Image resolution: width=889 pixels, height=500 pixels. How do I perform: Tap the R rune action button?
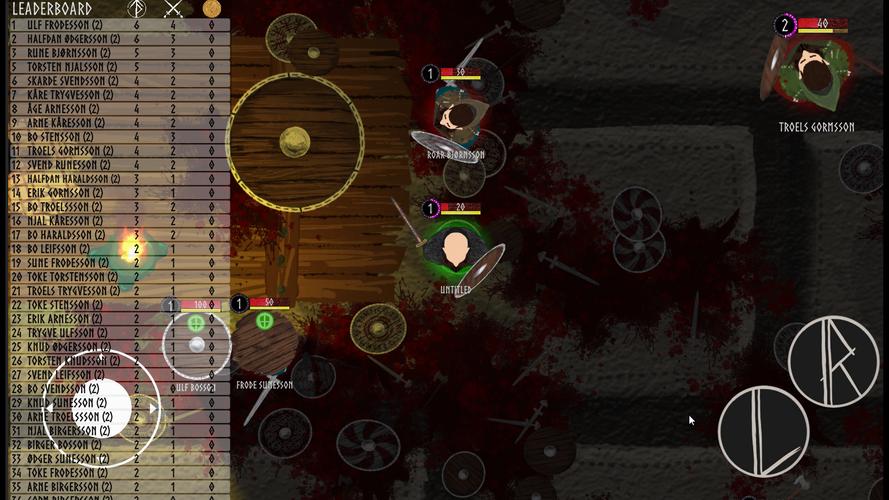click(x=833, y=361)
